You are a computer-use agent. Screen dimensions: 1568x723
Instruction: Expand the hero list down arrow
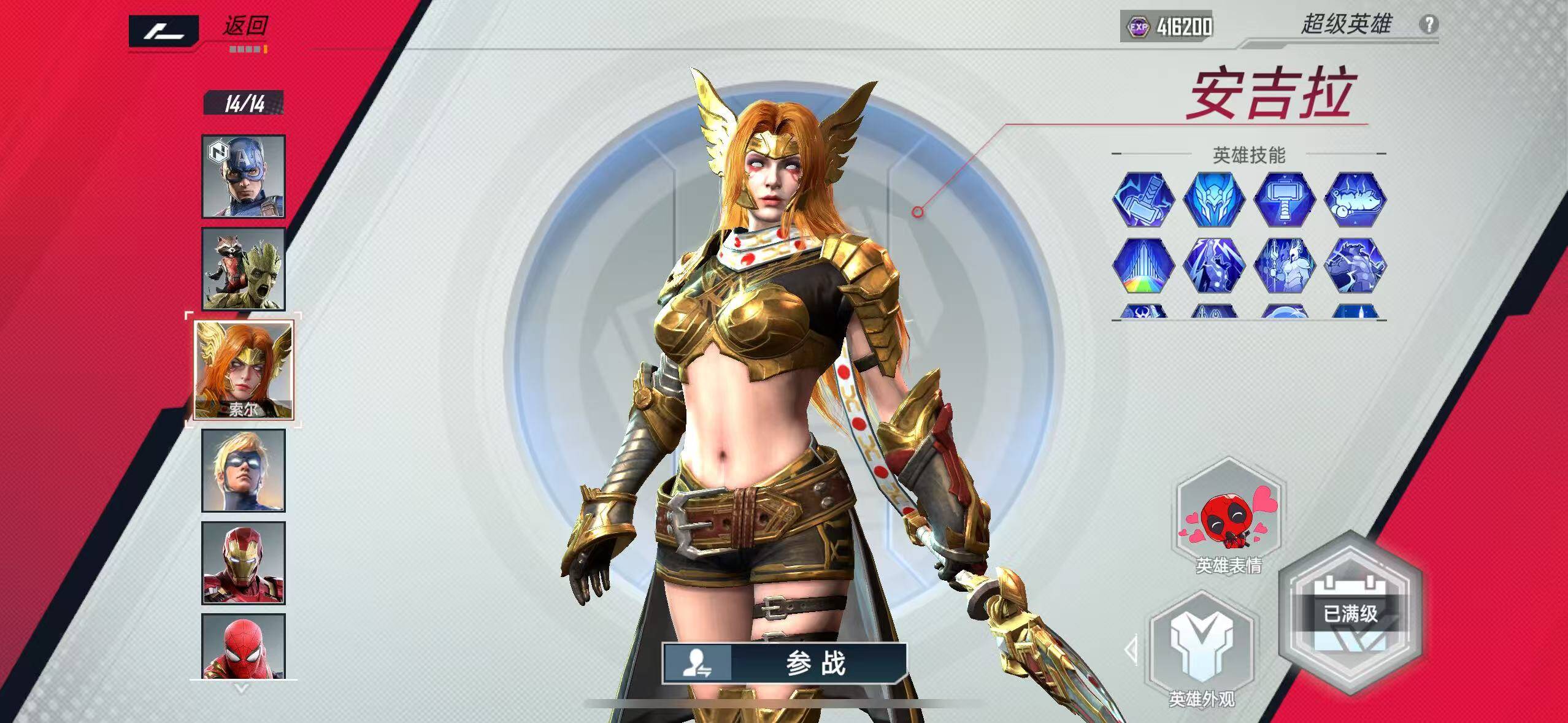242,689
